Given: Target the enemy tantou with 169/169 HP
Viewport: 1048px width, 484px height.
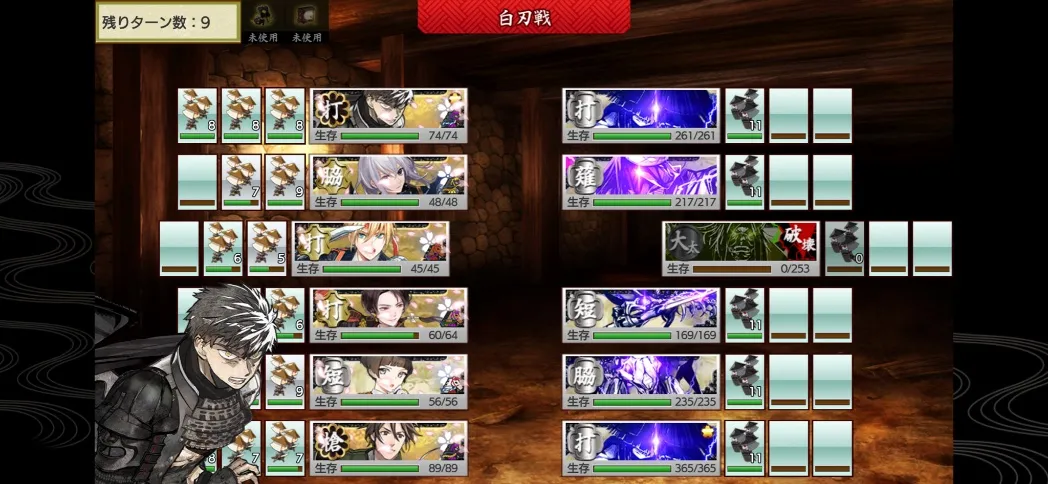Looking at the screenshot, I should 640,315.
